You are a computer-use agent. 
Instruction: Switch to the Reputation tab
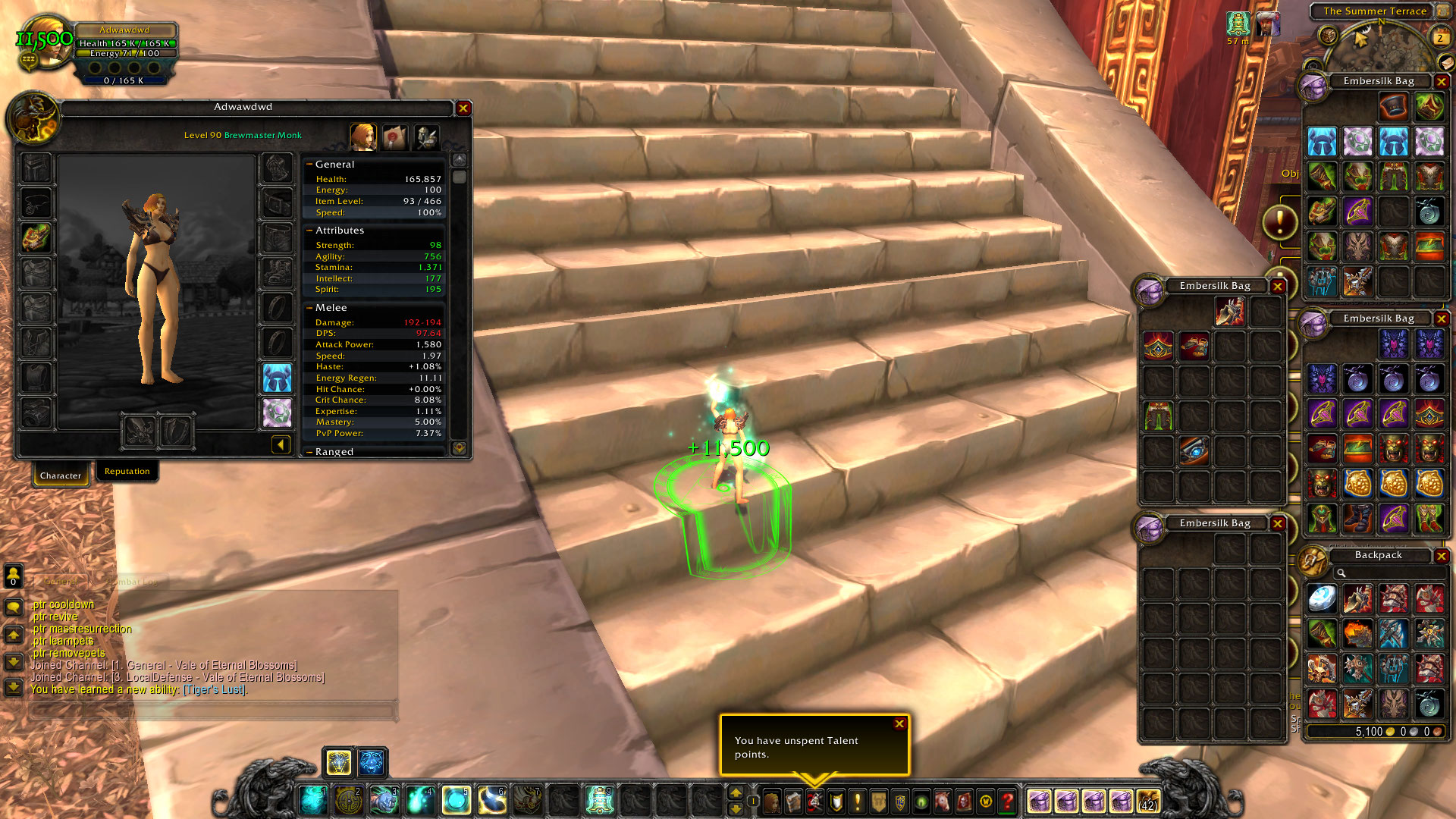coord(127,472)
